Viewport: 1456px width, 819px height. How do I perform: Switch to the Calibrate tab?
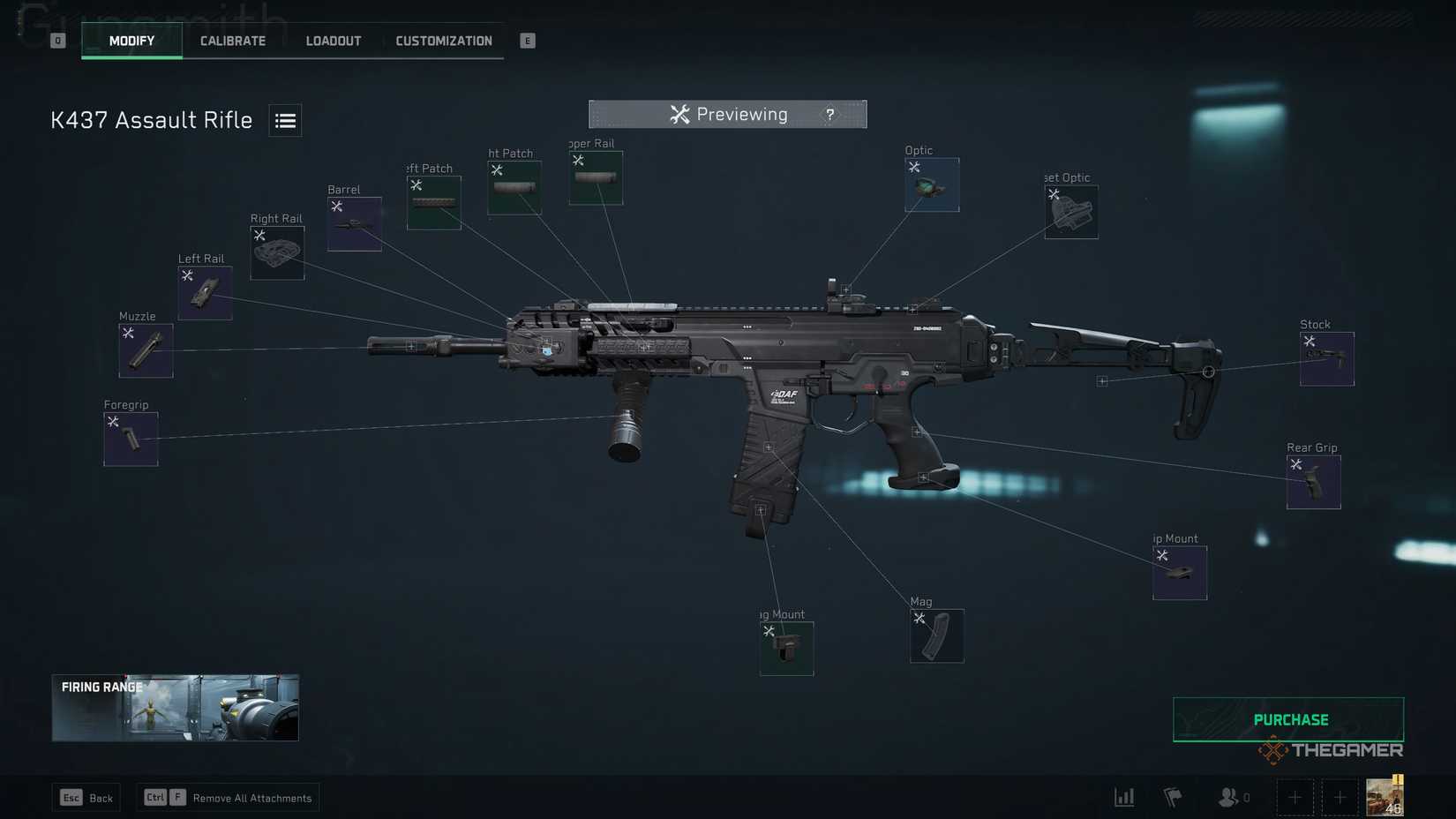pyautogui.click(x=232, y=40)
